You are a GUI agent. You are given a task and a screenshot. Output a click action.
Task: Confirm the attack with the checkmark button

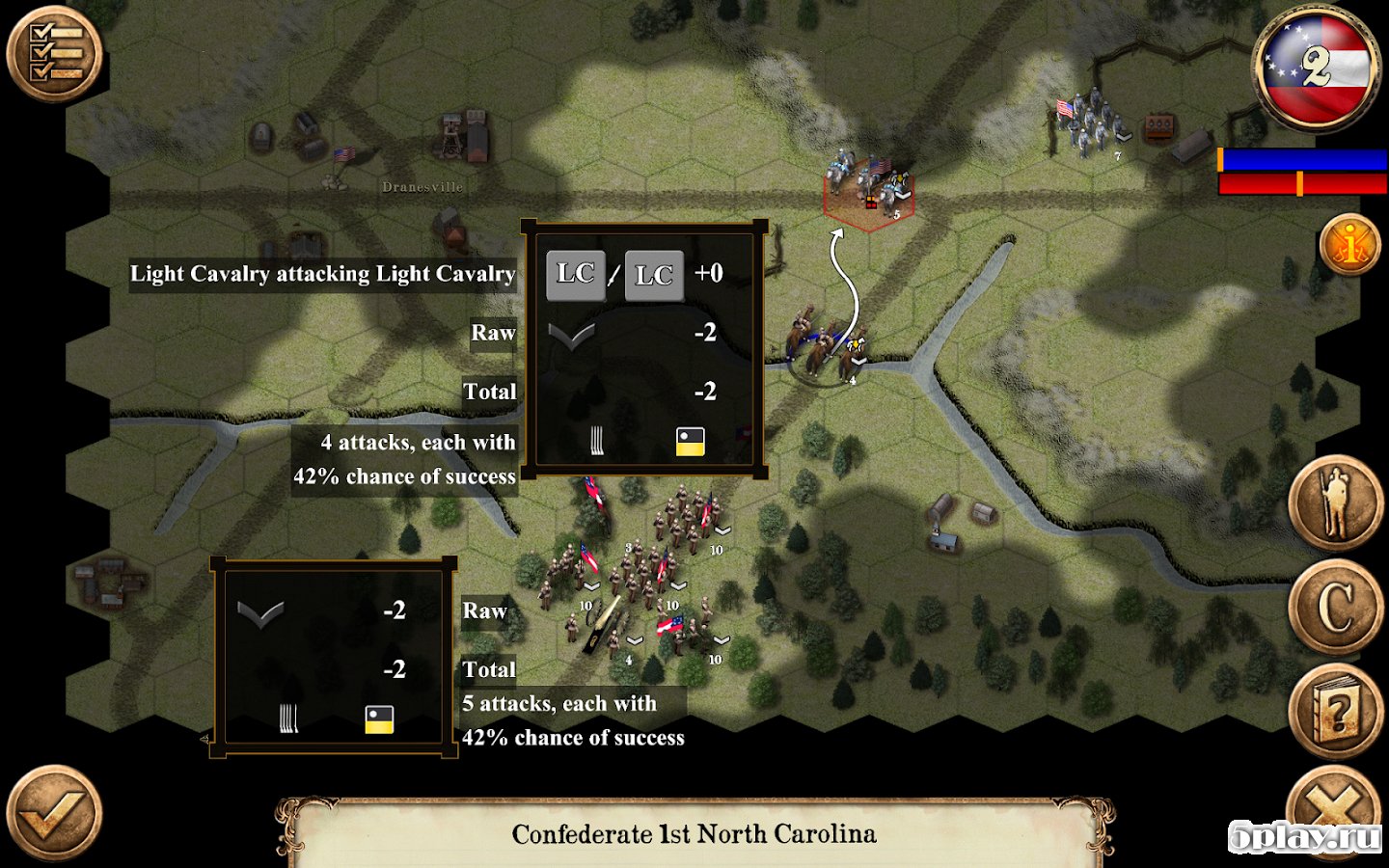(54, 814)
